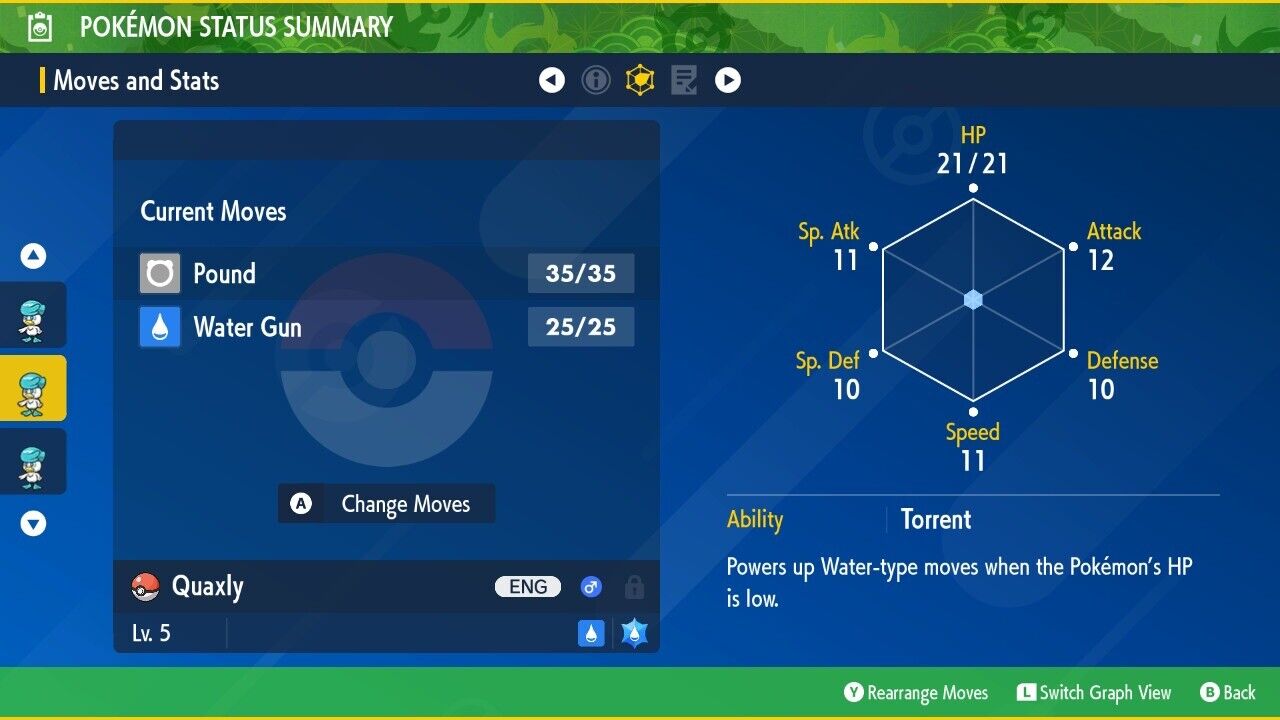This screenshot has width=1280, height=720.
Task: Switch to the info page tab icon
Action: tap(596, 80)
